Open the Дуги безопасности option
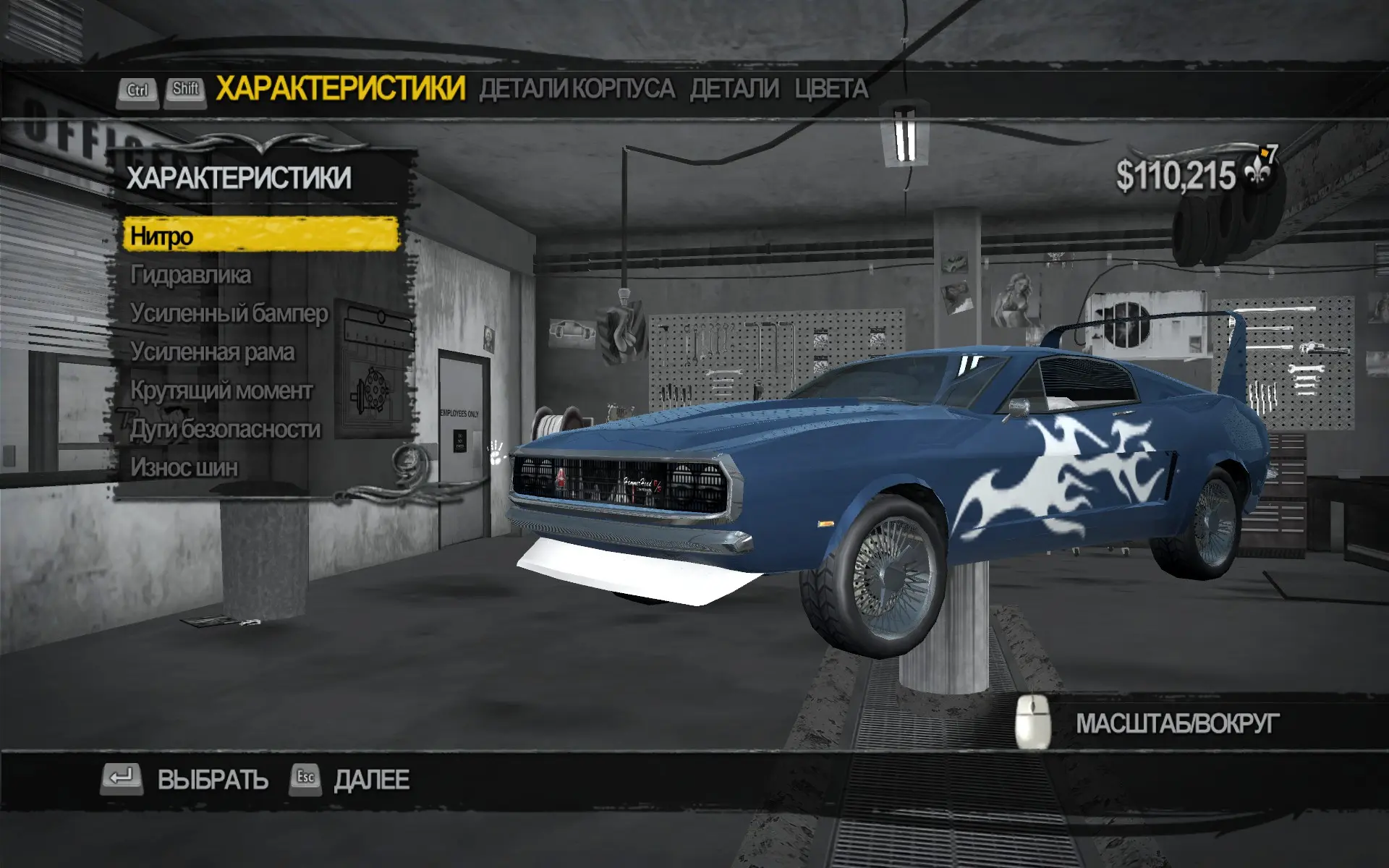 click(x=225, y=429)
